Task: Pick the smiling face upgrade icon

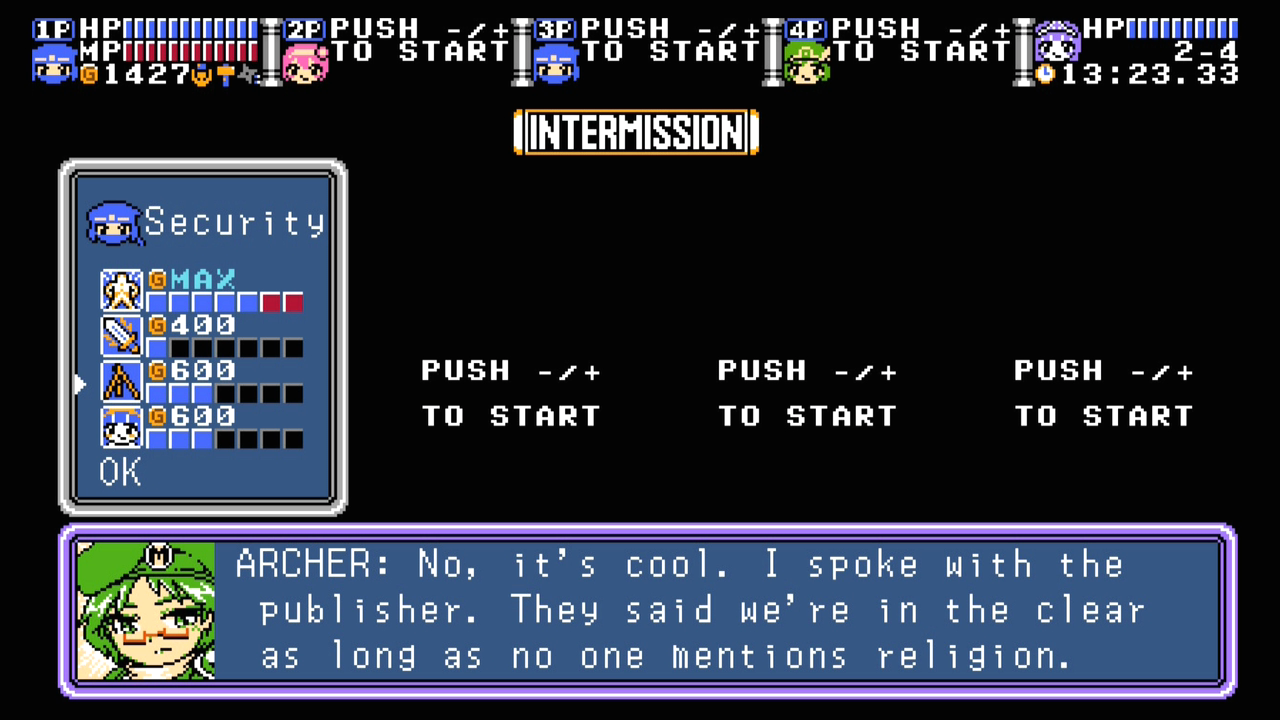Action: pos(122,427)
